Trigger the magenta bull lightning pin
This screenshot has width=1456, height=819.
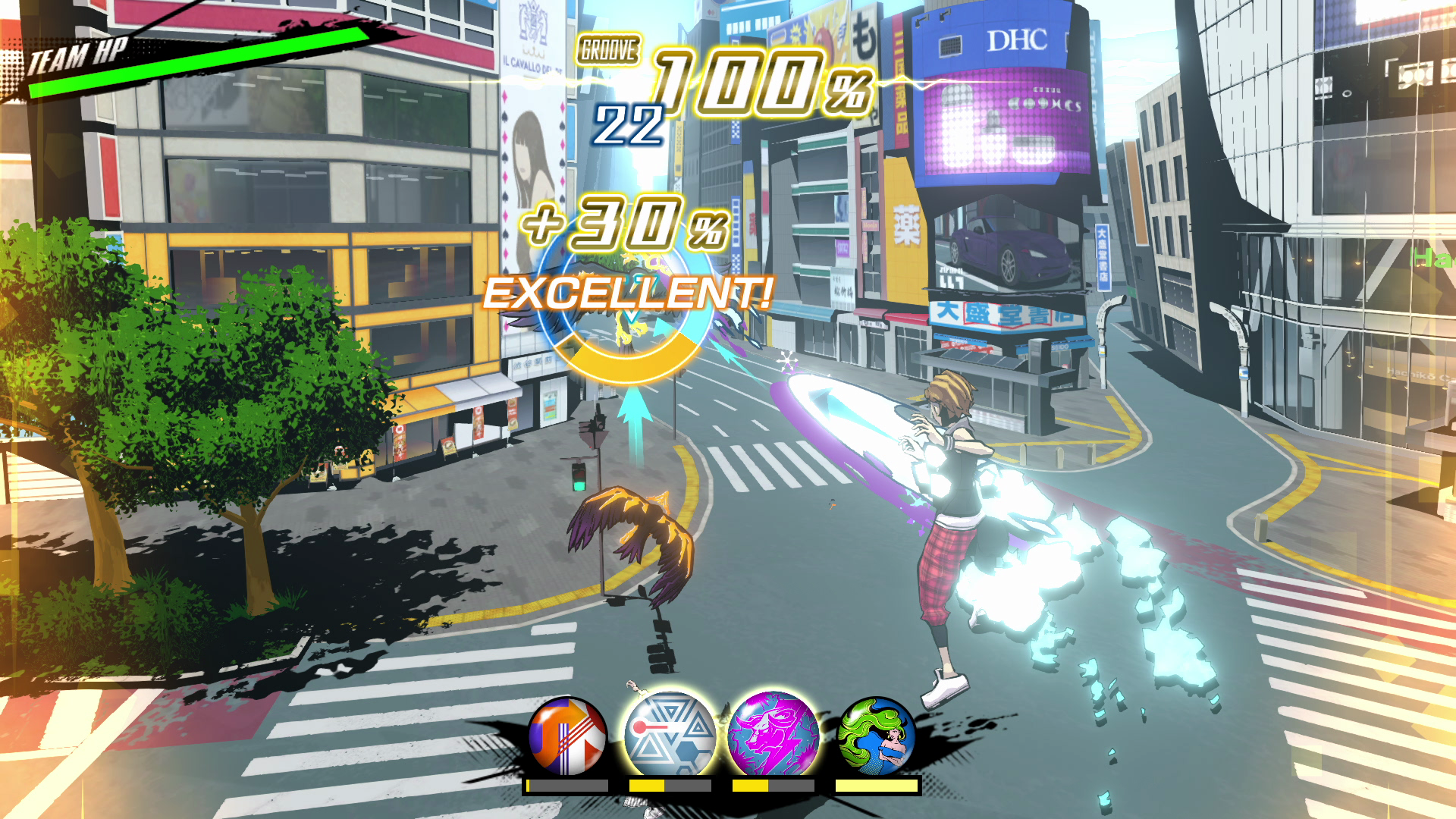[773, 734]
